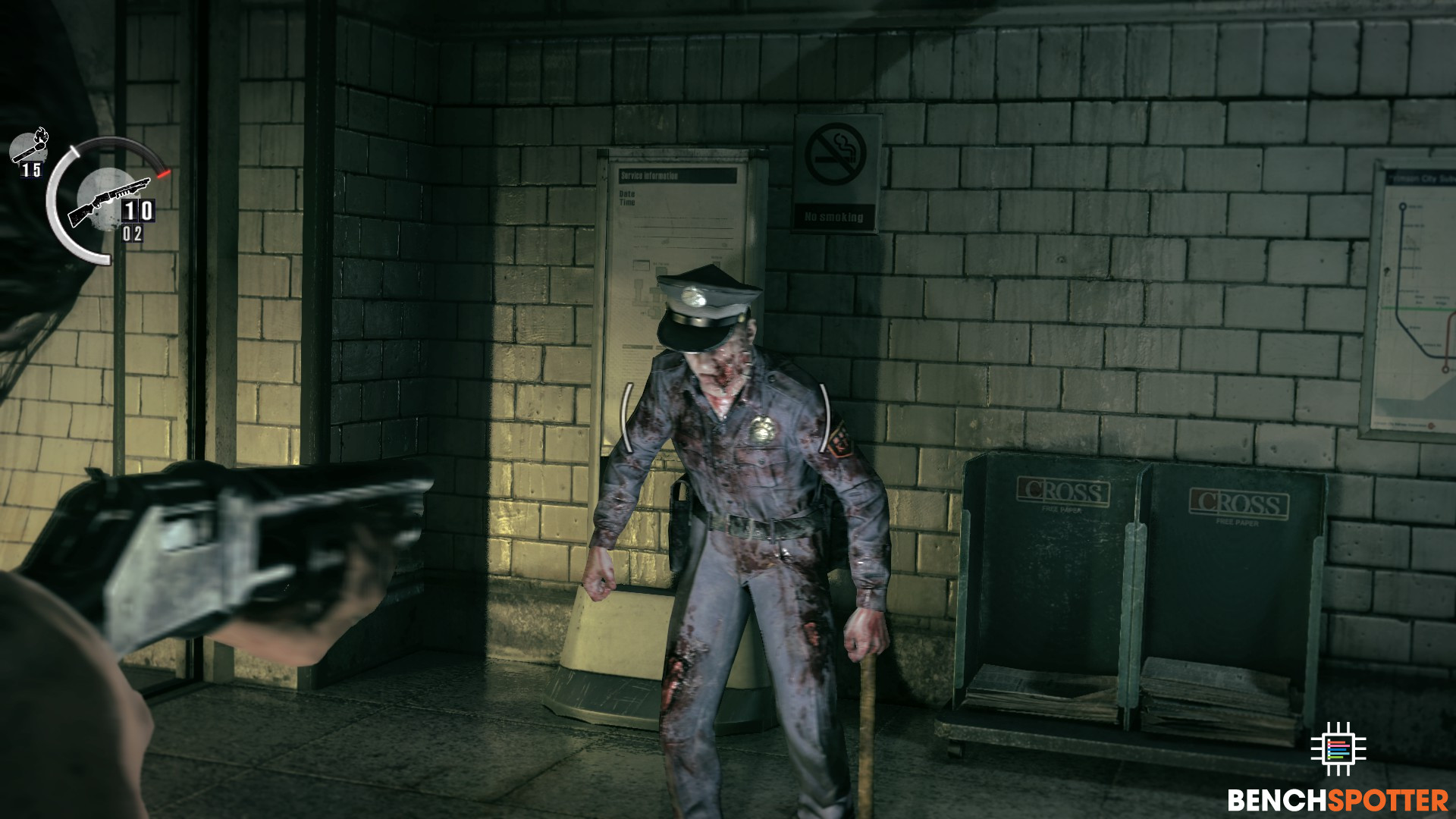Select the No Smoking sign label

pyautogui.click(x=835, y=216)
